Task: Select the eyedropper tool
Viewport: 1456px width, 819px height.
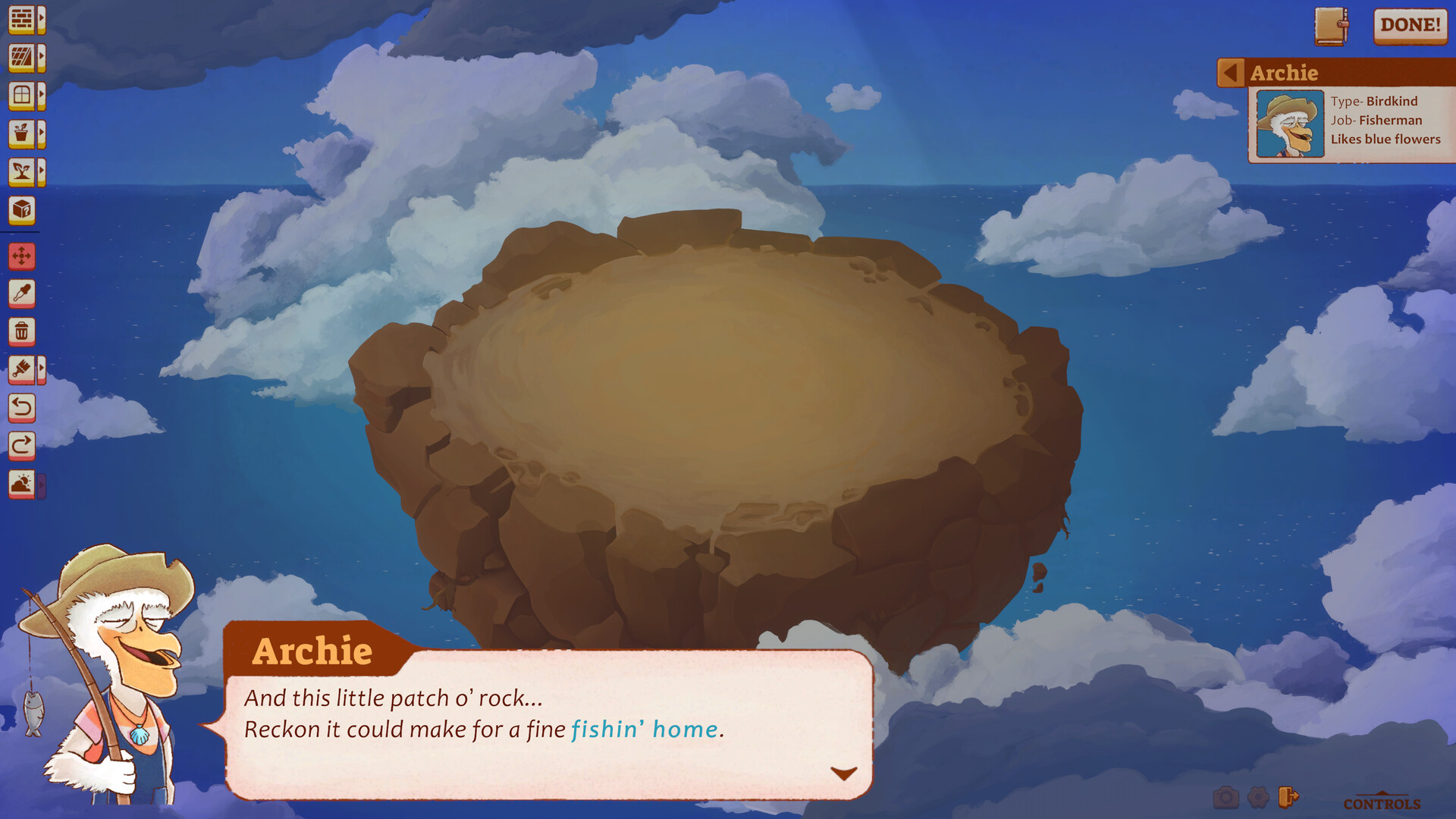Action: click(x=23, y=294)
